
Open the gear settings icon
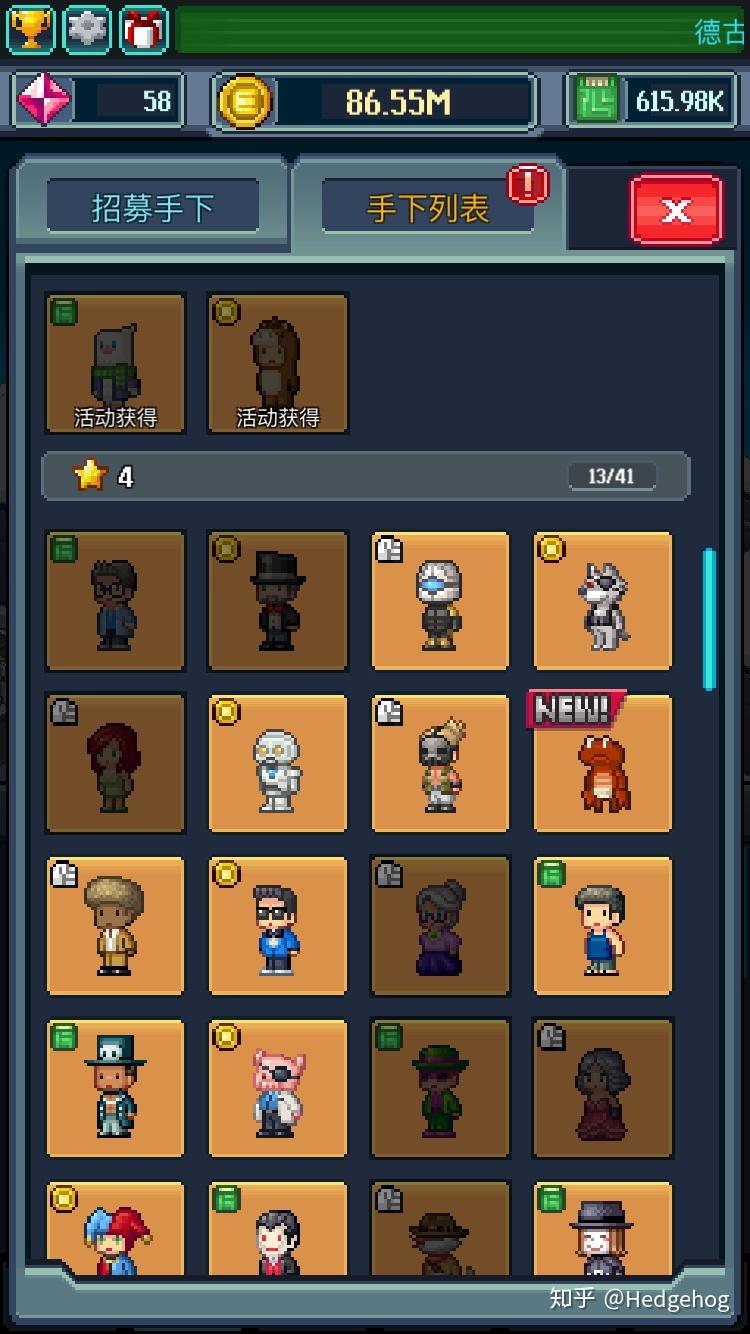88,29
